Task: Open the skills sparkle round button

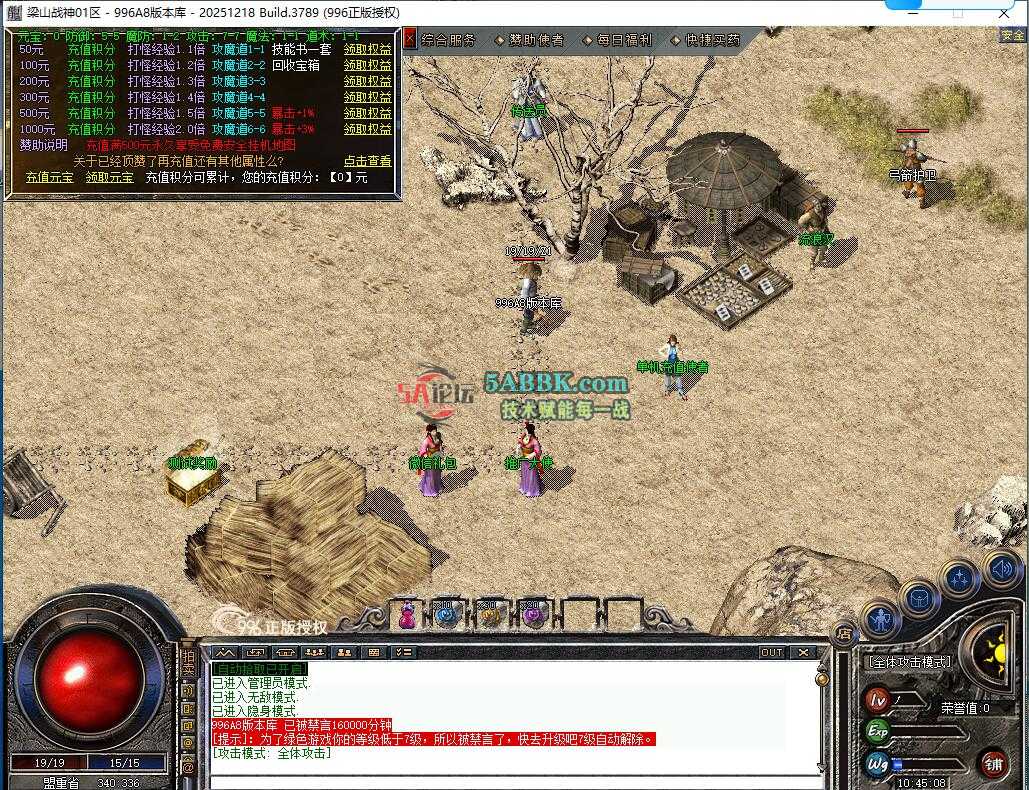Action: [960, 578]
